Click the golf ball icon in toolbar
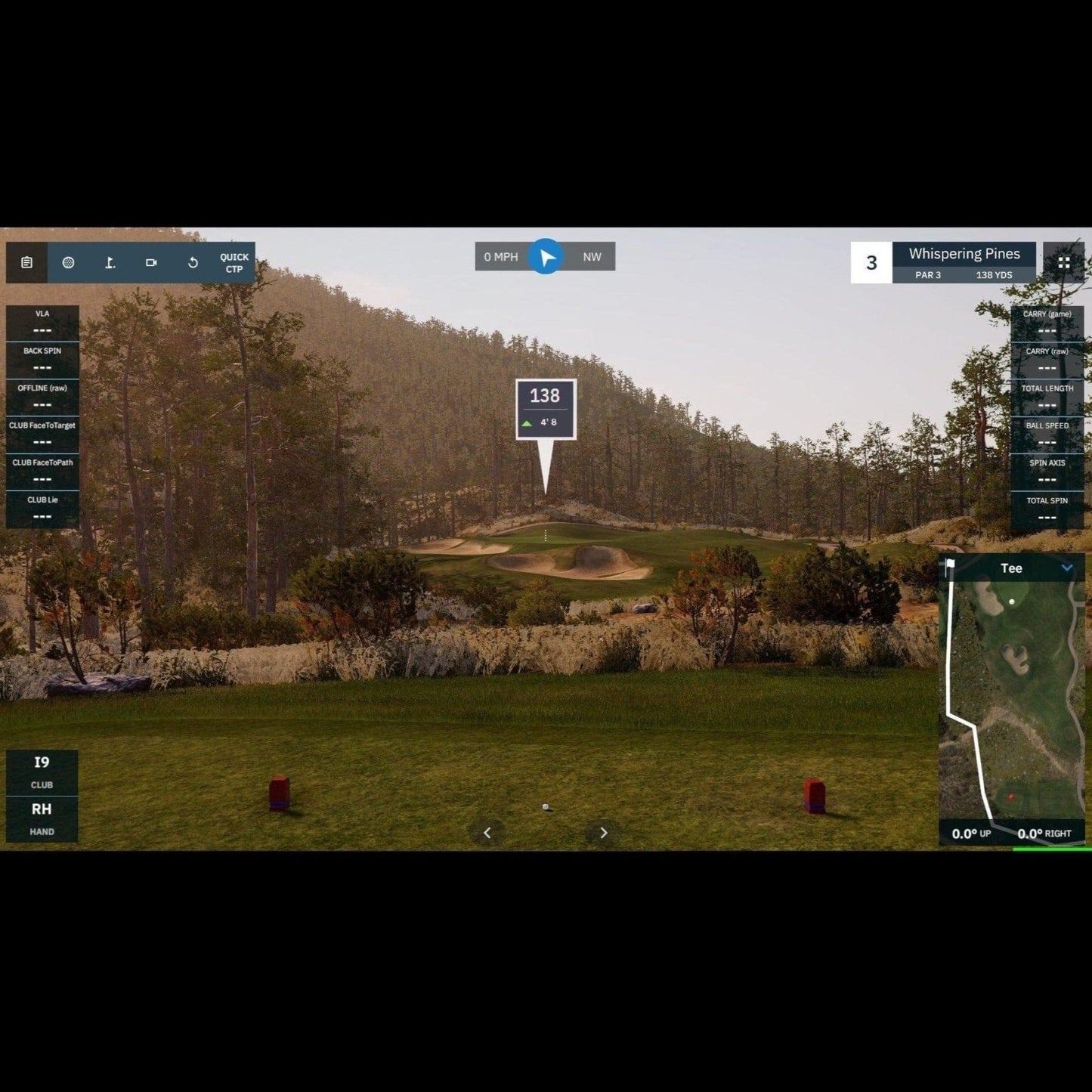The height and width of the screenshot is (1092, 1092). coord(68,262)
